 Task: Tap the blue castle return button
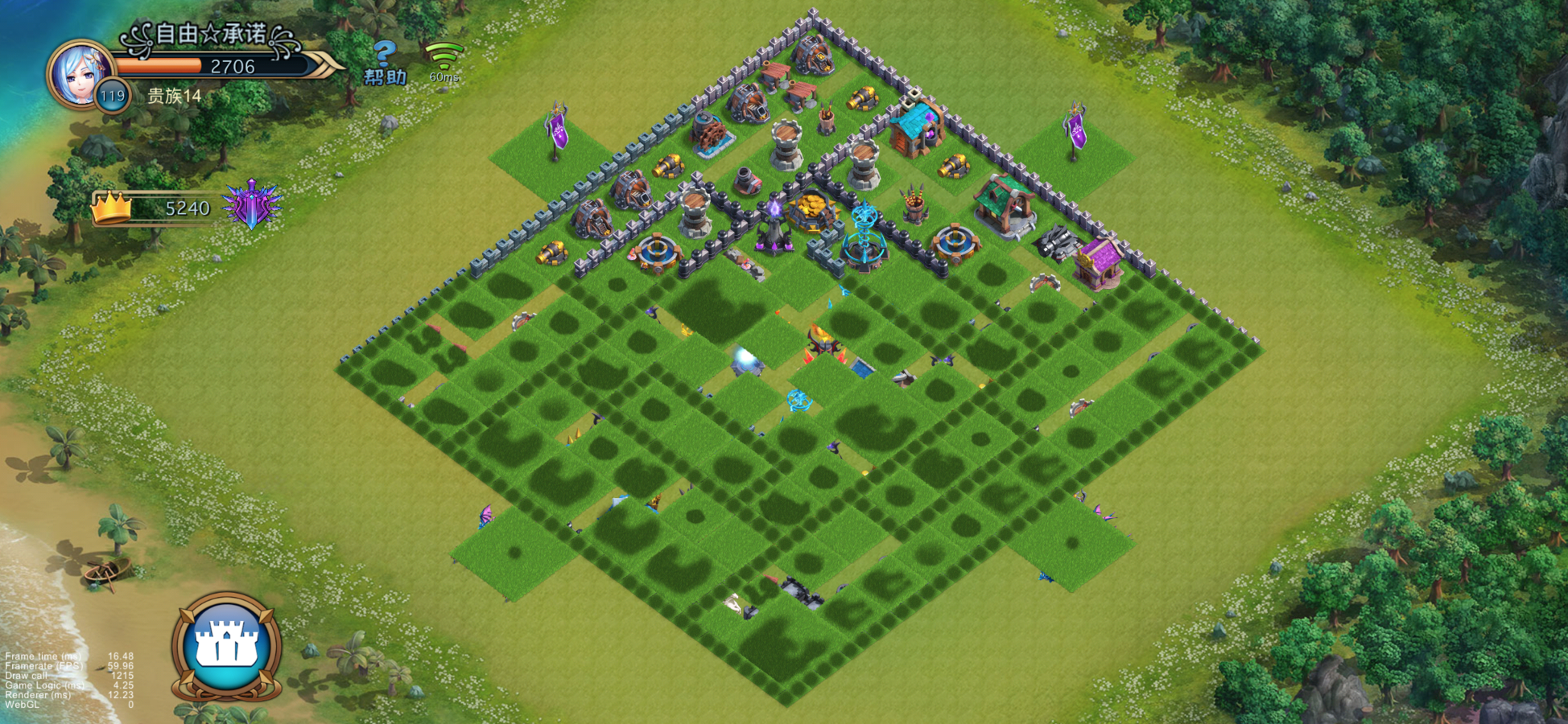click(227, 646)
